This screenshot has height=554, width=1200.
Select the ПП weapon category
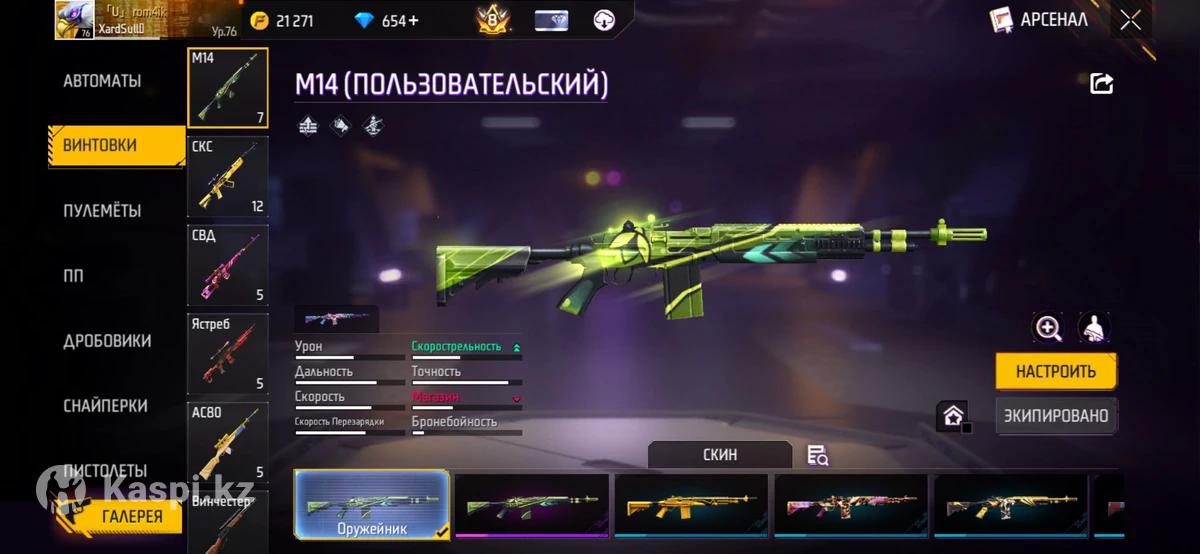tap(74, 276)
